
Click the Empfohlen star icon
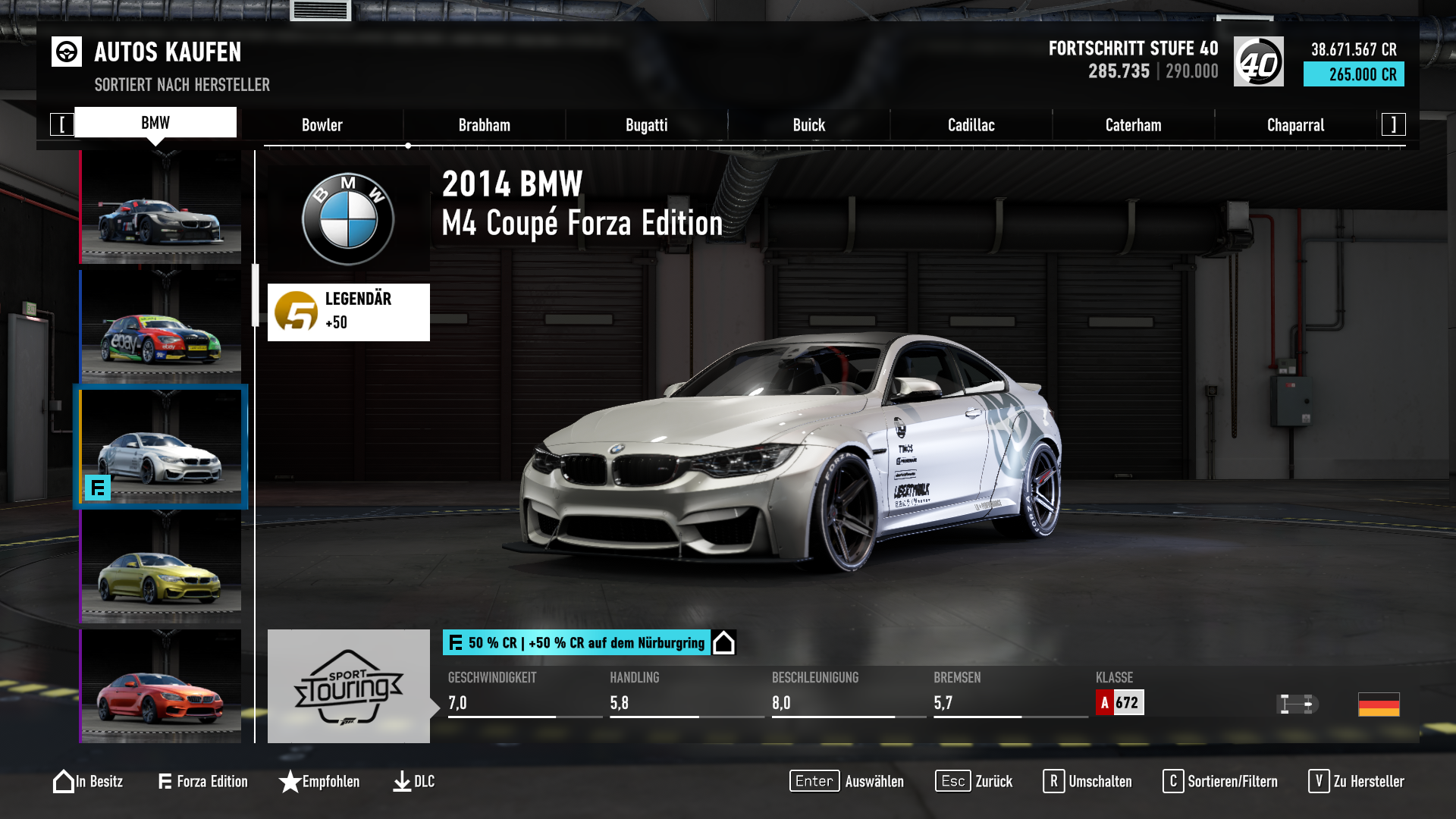coord(290,781)
